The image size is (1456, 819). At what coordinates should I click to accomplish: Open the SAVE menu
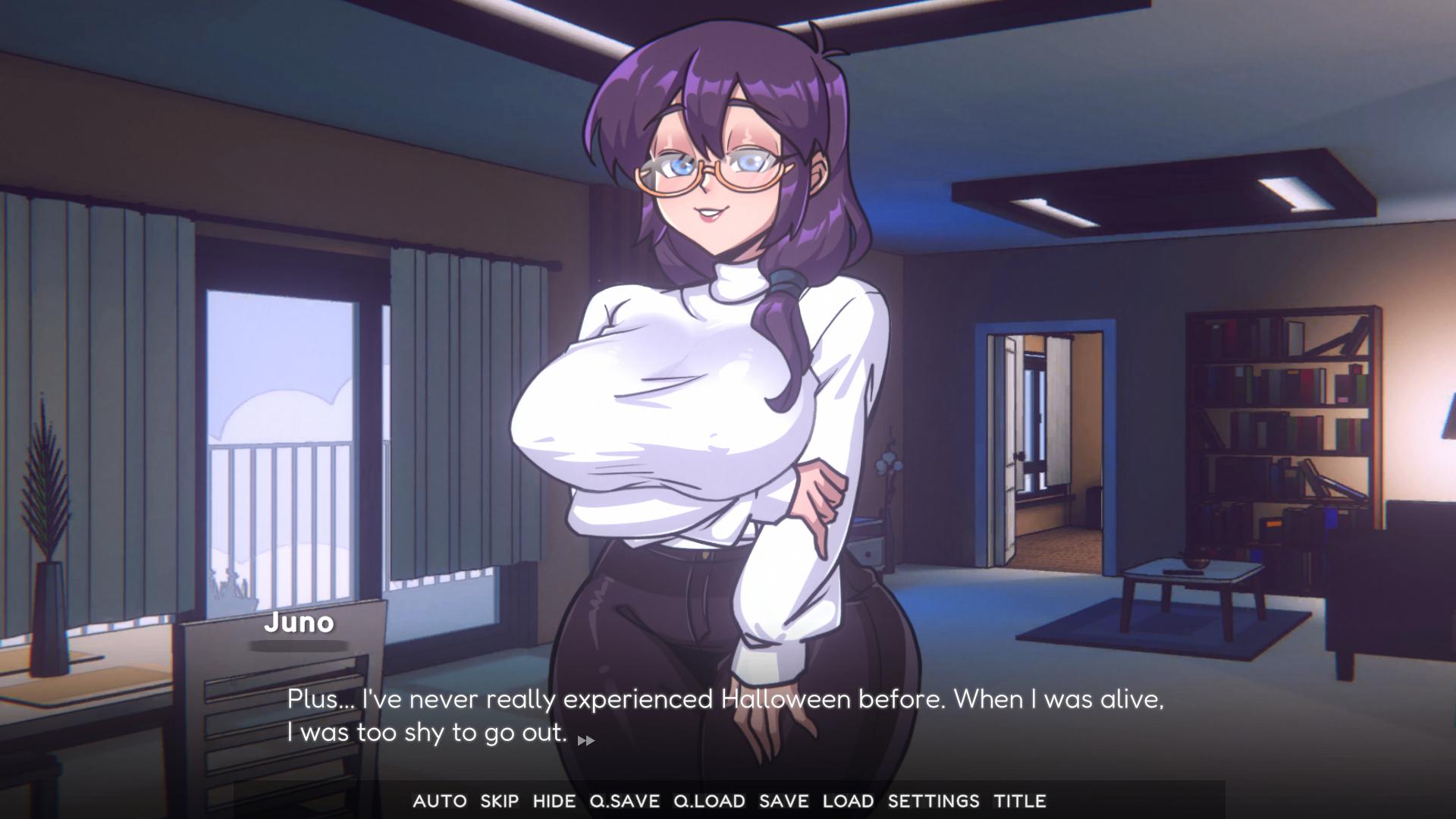coord(784,801)
